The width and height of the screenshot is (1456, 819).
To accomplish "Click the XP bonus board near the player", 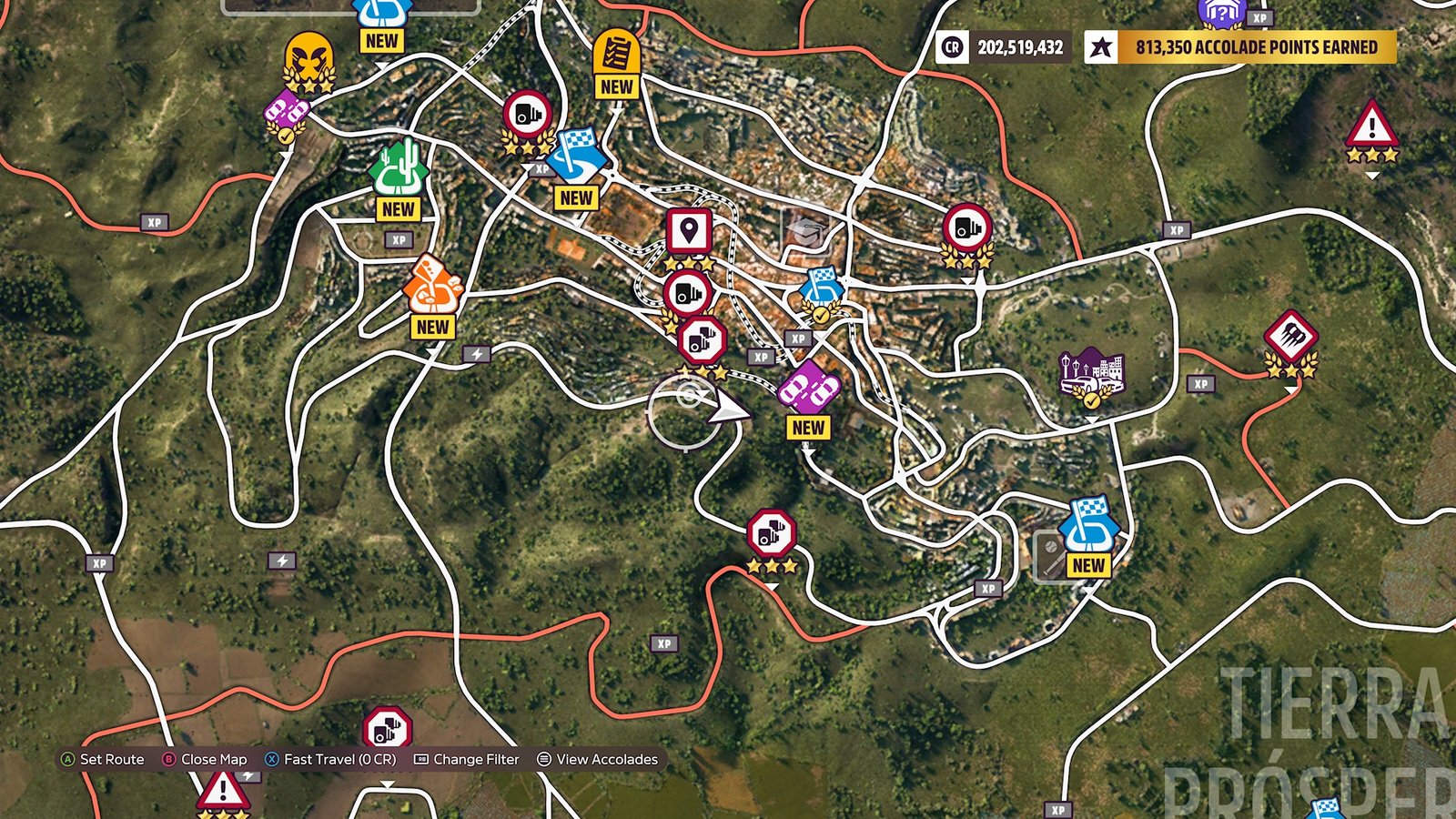I will (761, 359).
